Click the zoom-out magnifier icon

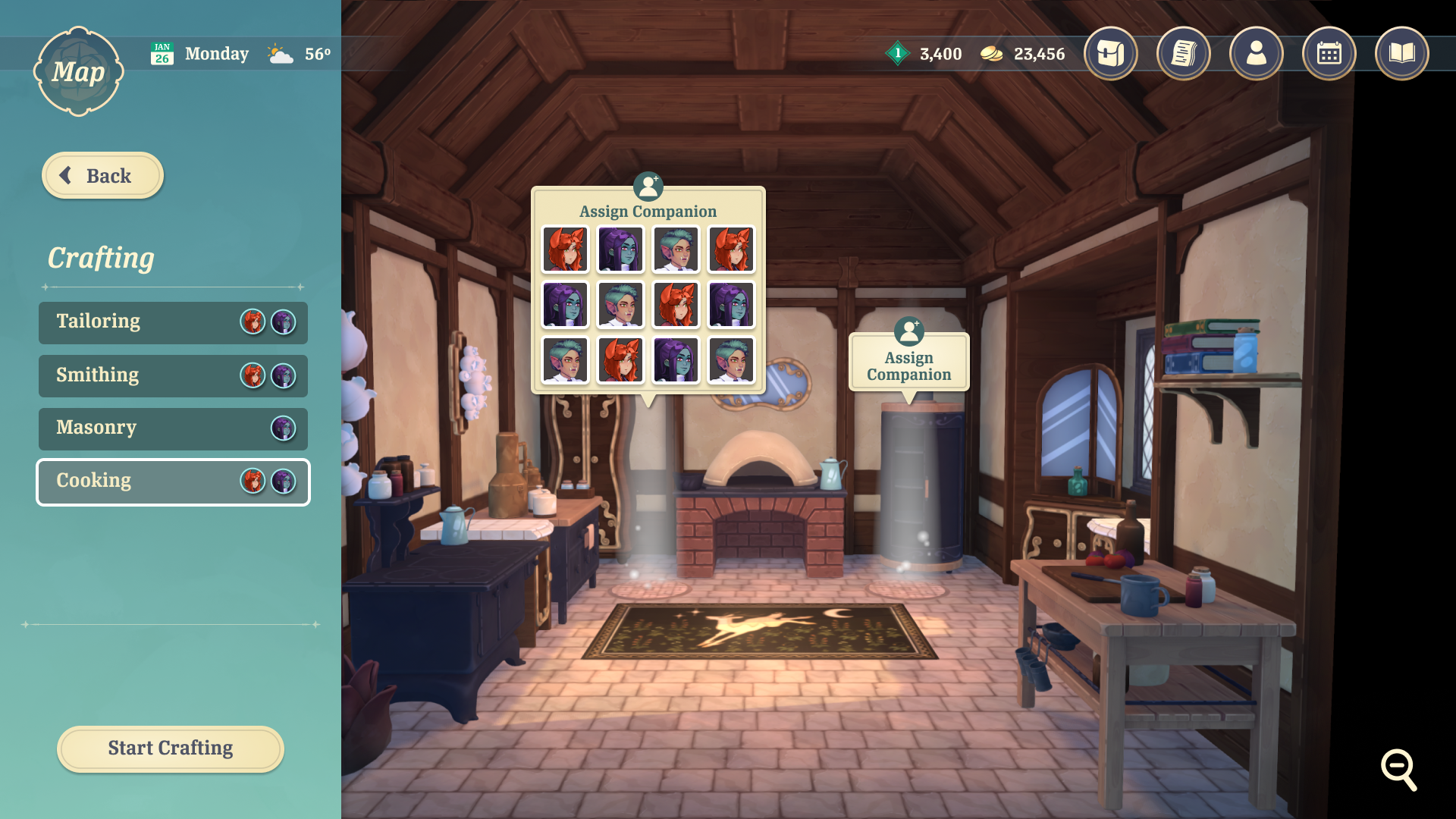coord(1398,769)
